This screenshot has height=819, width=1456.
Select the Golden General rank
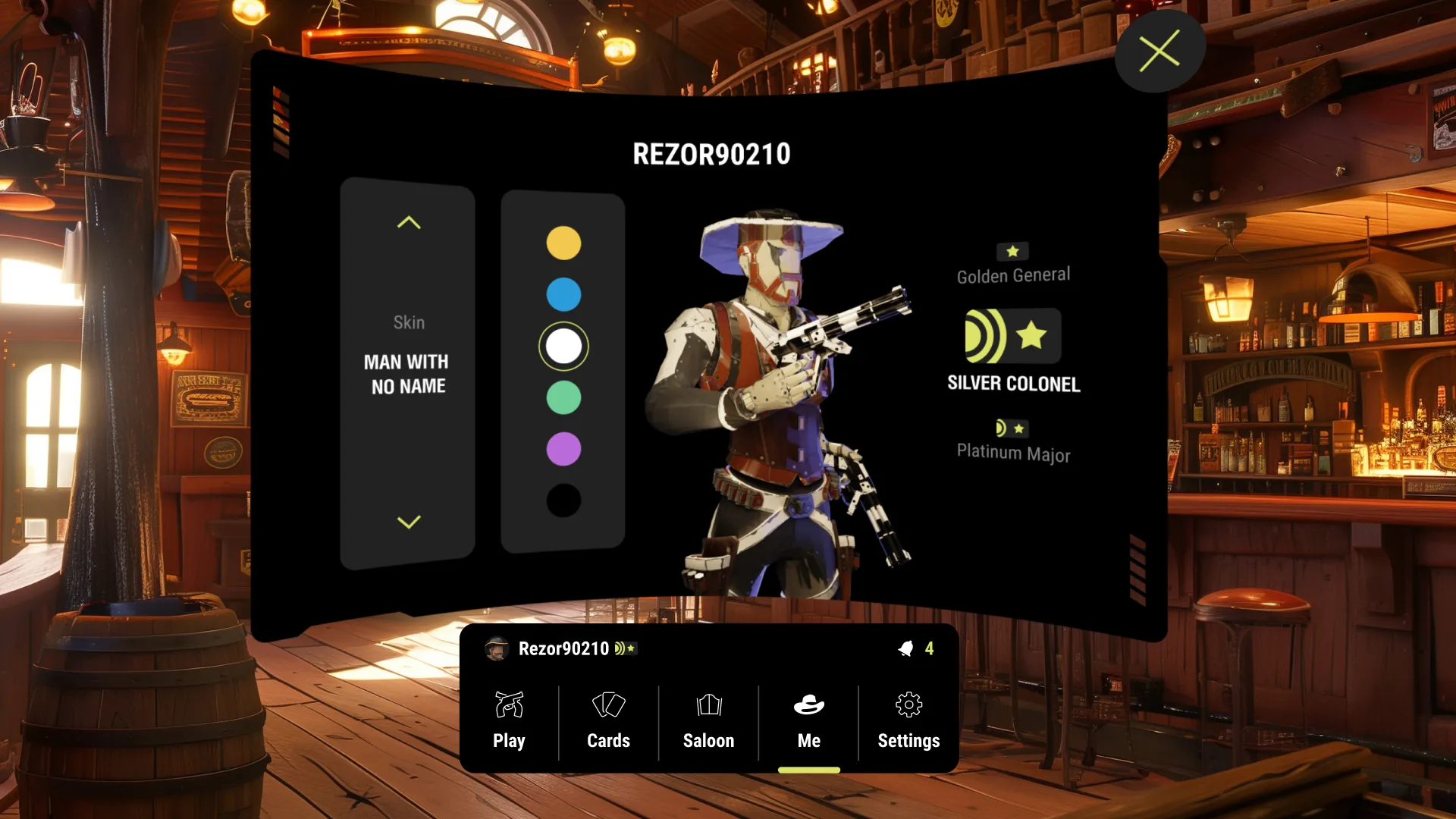[x=1013, y=265]
